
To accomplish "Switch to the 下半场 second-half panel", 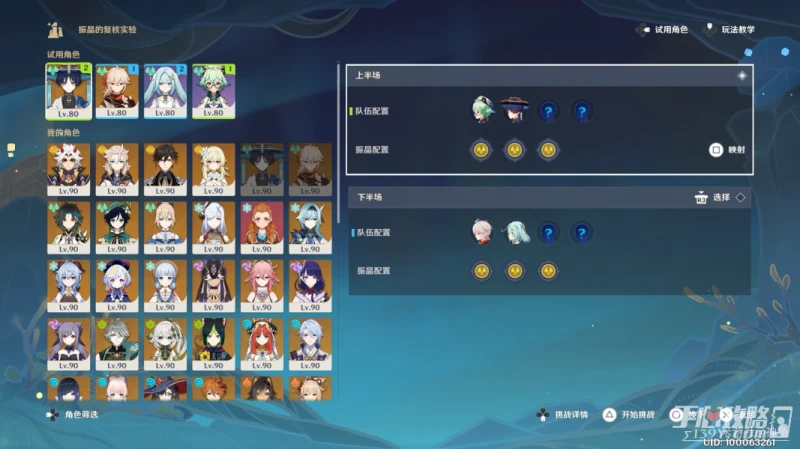I will pyautogui.click(x=547, y=198).
